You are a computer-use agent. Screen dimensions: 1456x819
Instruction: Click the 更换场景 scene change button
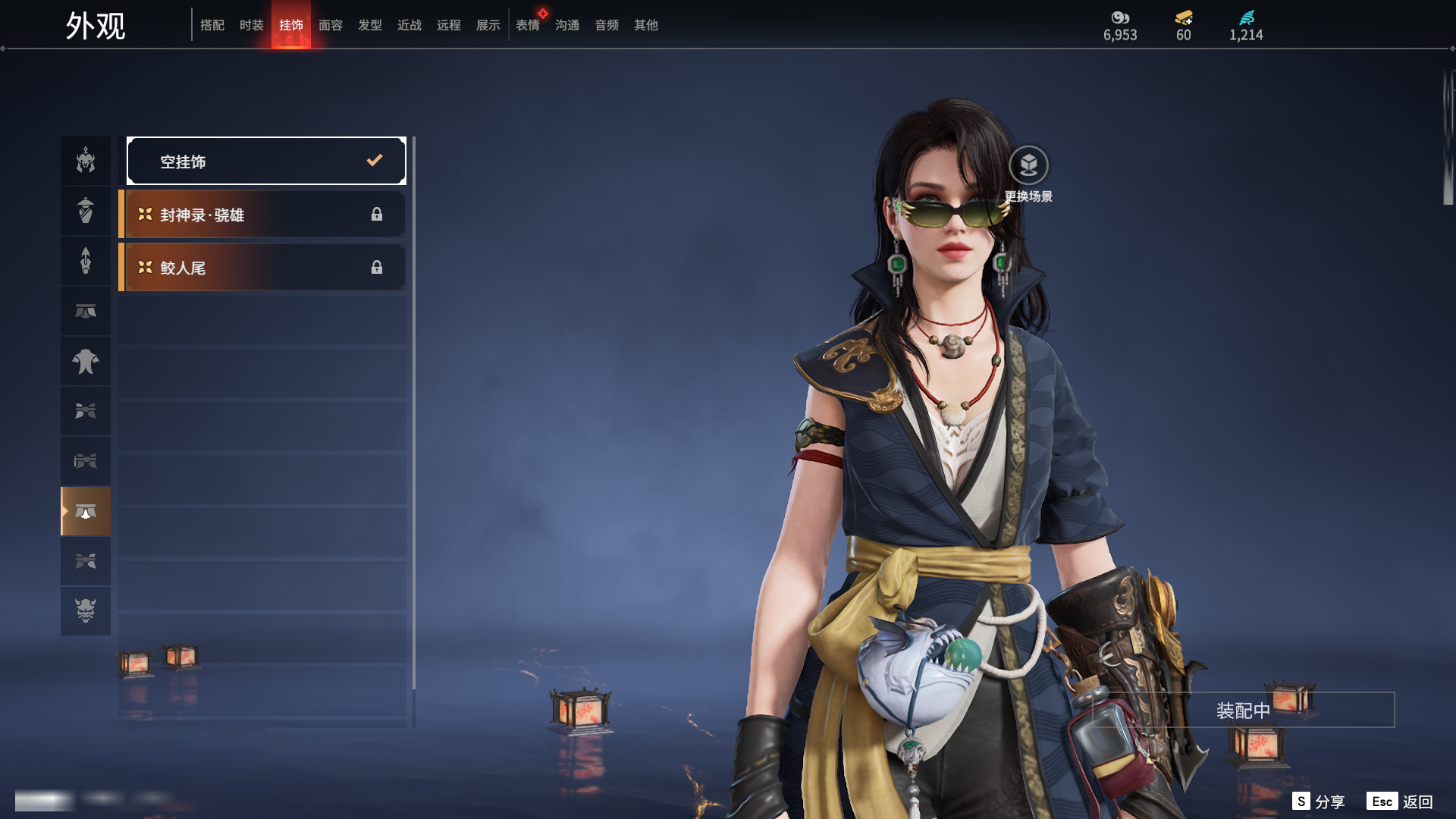(1028, 166)
